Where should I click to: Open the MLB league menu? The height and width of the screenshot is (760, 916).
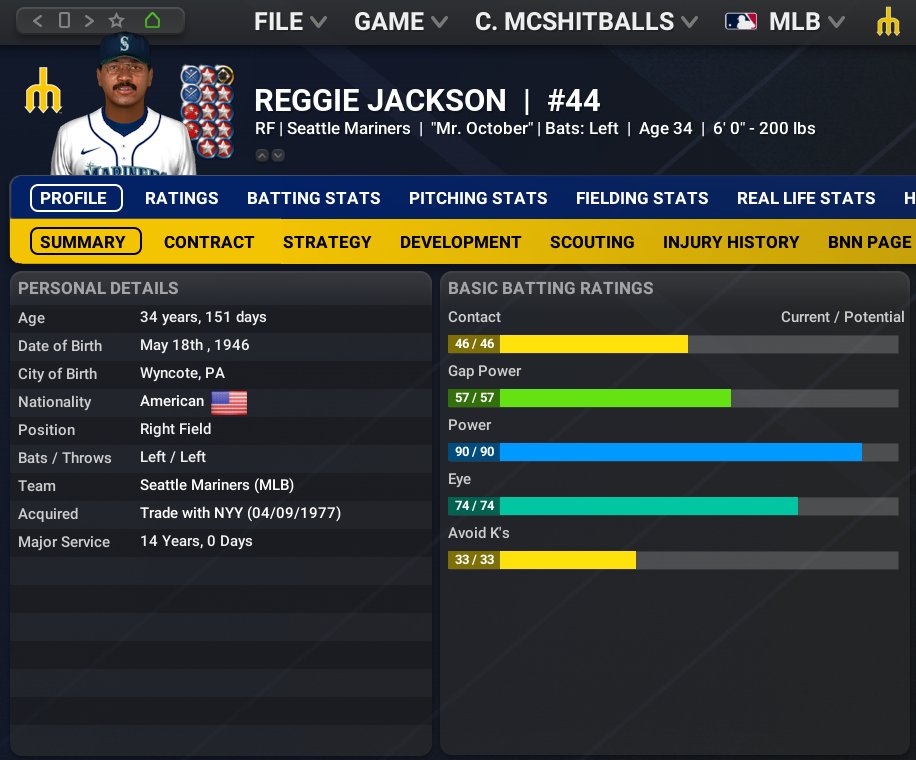click(785, 21)
